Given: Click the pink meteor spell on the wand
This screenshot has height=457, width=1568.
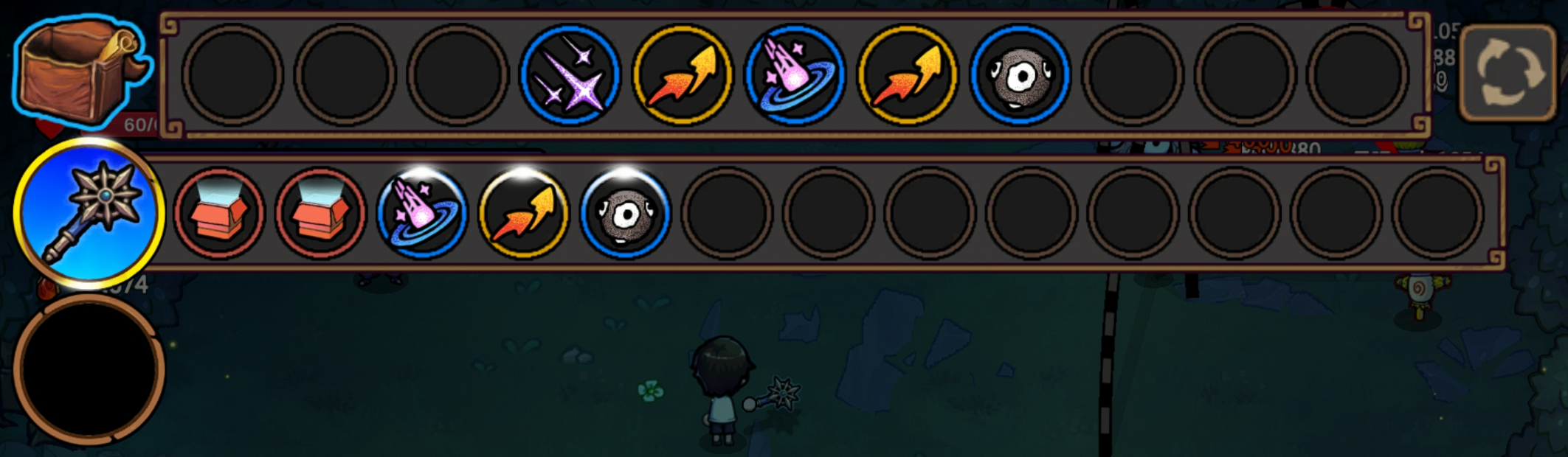Looking at the screenshot, I should pos(421,214).
